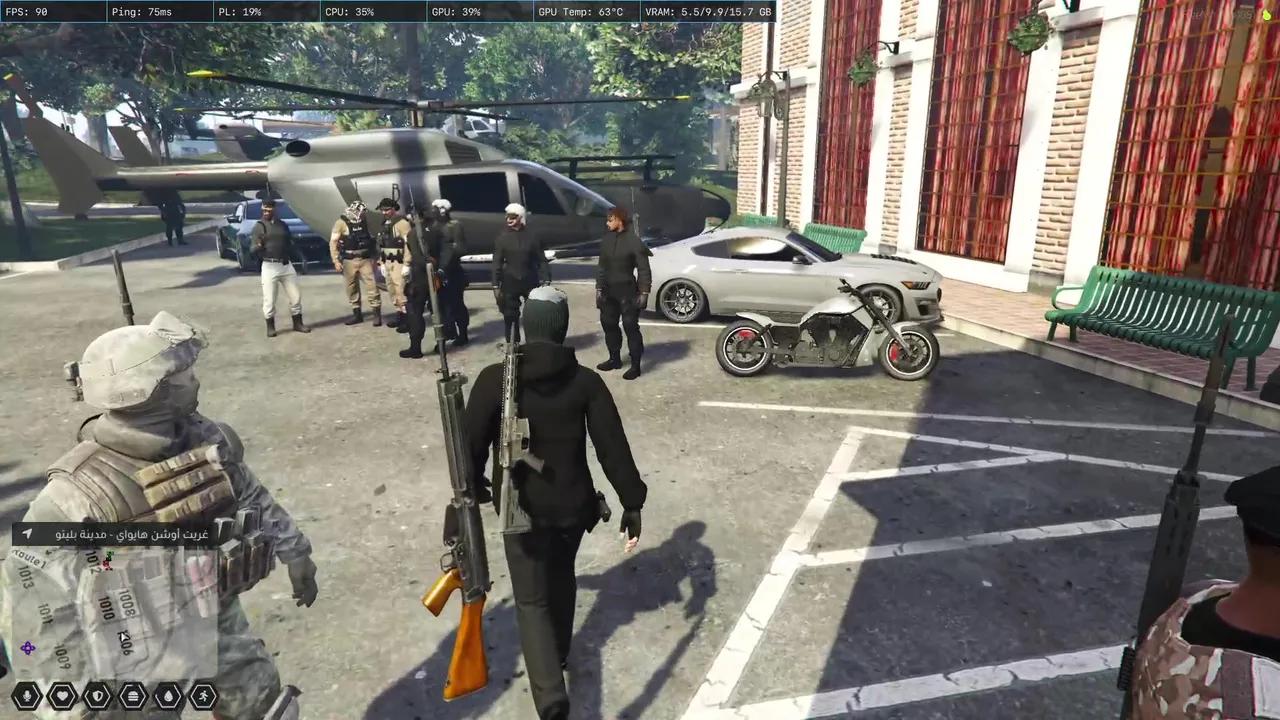Image resolution: width=1280 pixels, height=720 pixels.
Task: Click the Route 1 label on the minimap
Action: click(32, 557)
